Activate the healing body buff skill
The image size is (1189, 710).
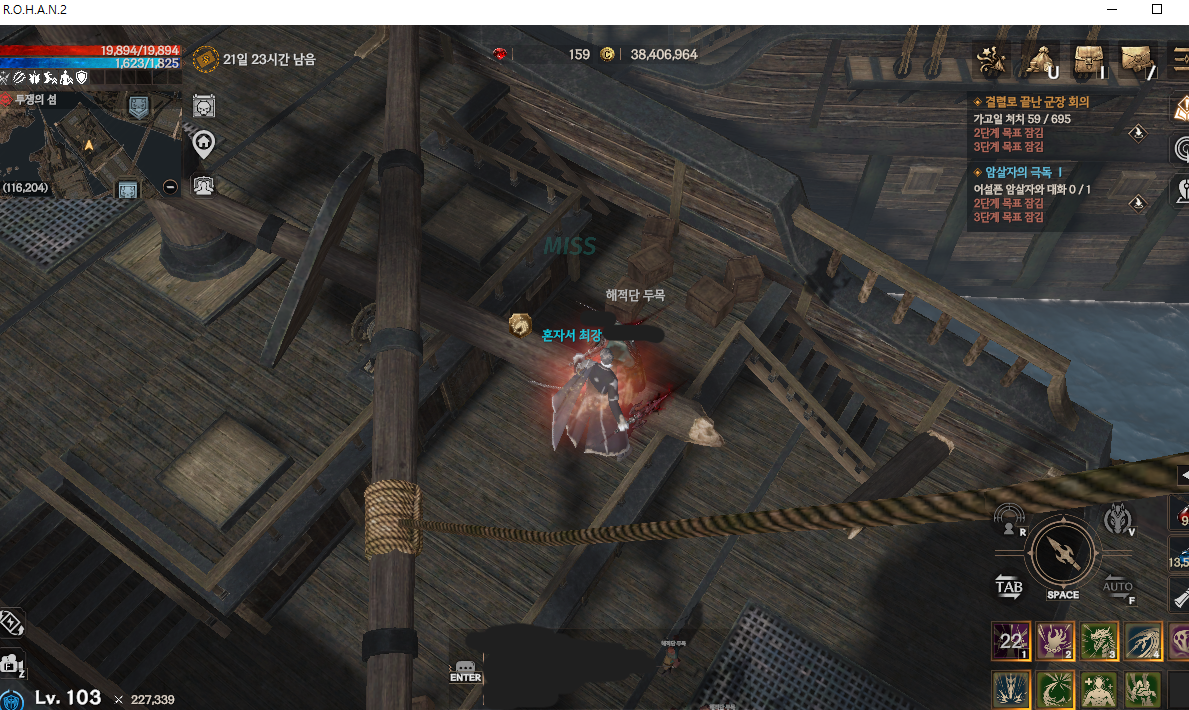tap(1099, 690)
